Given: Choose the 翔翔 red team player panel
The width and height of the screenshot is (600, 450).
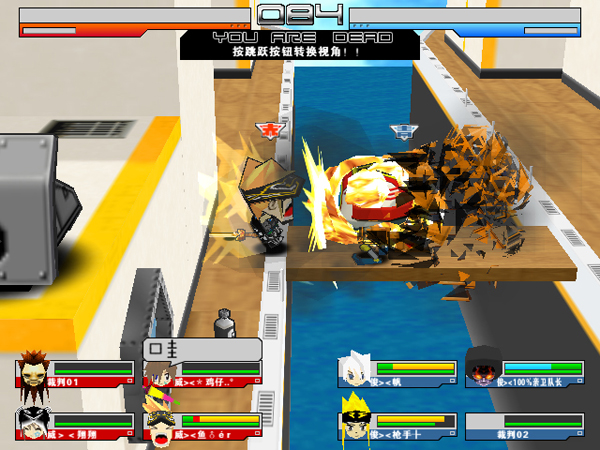Looking at the screenshot, I should pyautogui.click(x=75, y=427).
